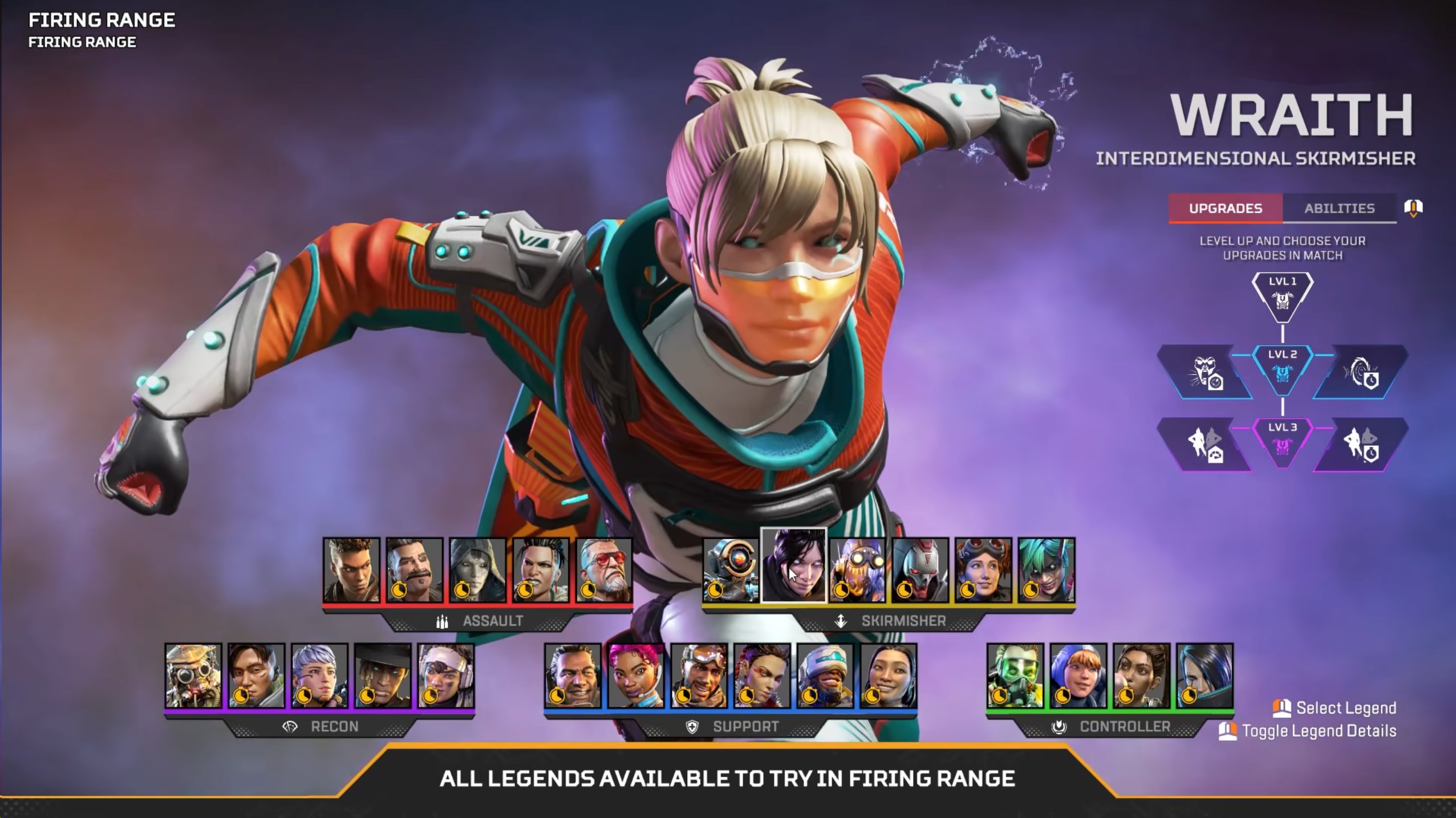Choose Bloodhound in the Recon row
The image size is (1456, 818).
193,675
